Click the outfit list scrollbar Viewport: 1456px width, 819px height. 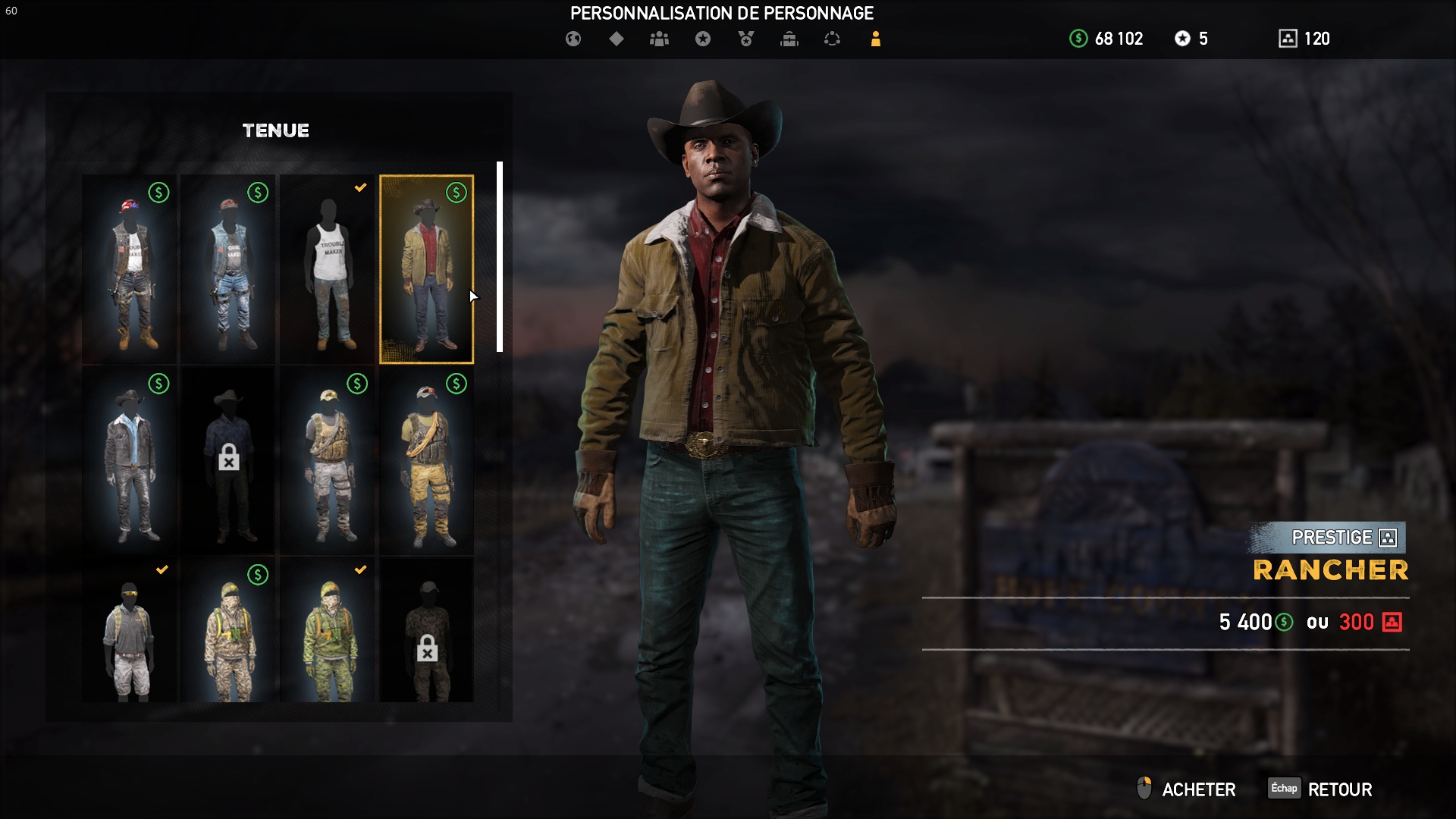pos(500,256)
